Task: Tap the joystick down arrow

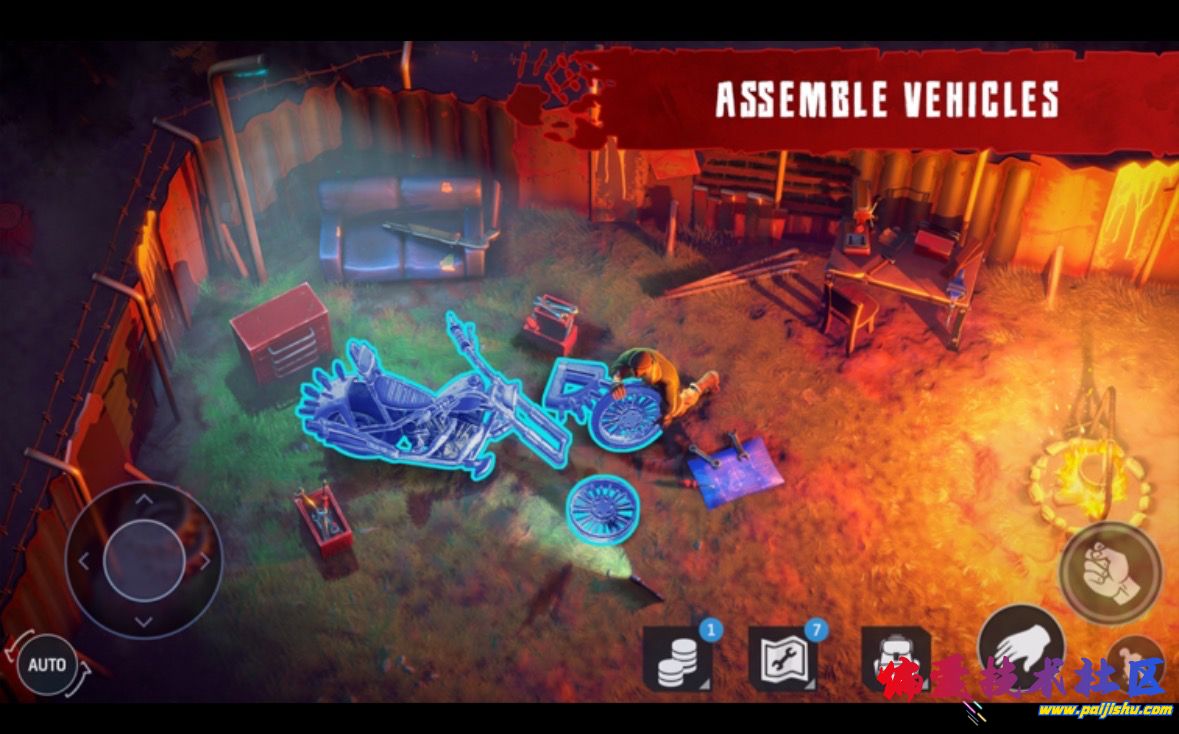Action: click(144, 621)
